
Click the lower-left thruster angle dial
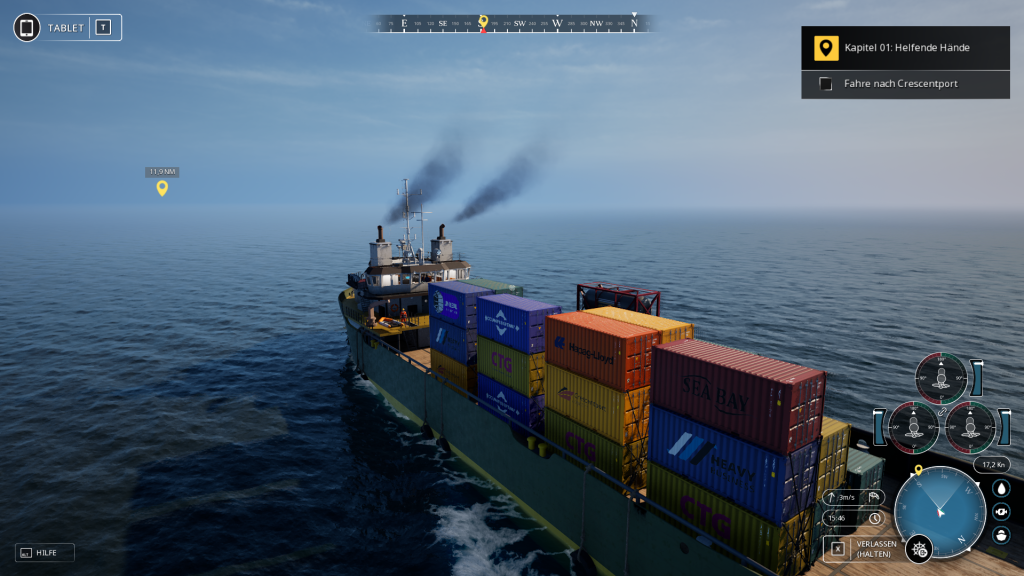pos(914,426)
